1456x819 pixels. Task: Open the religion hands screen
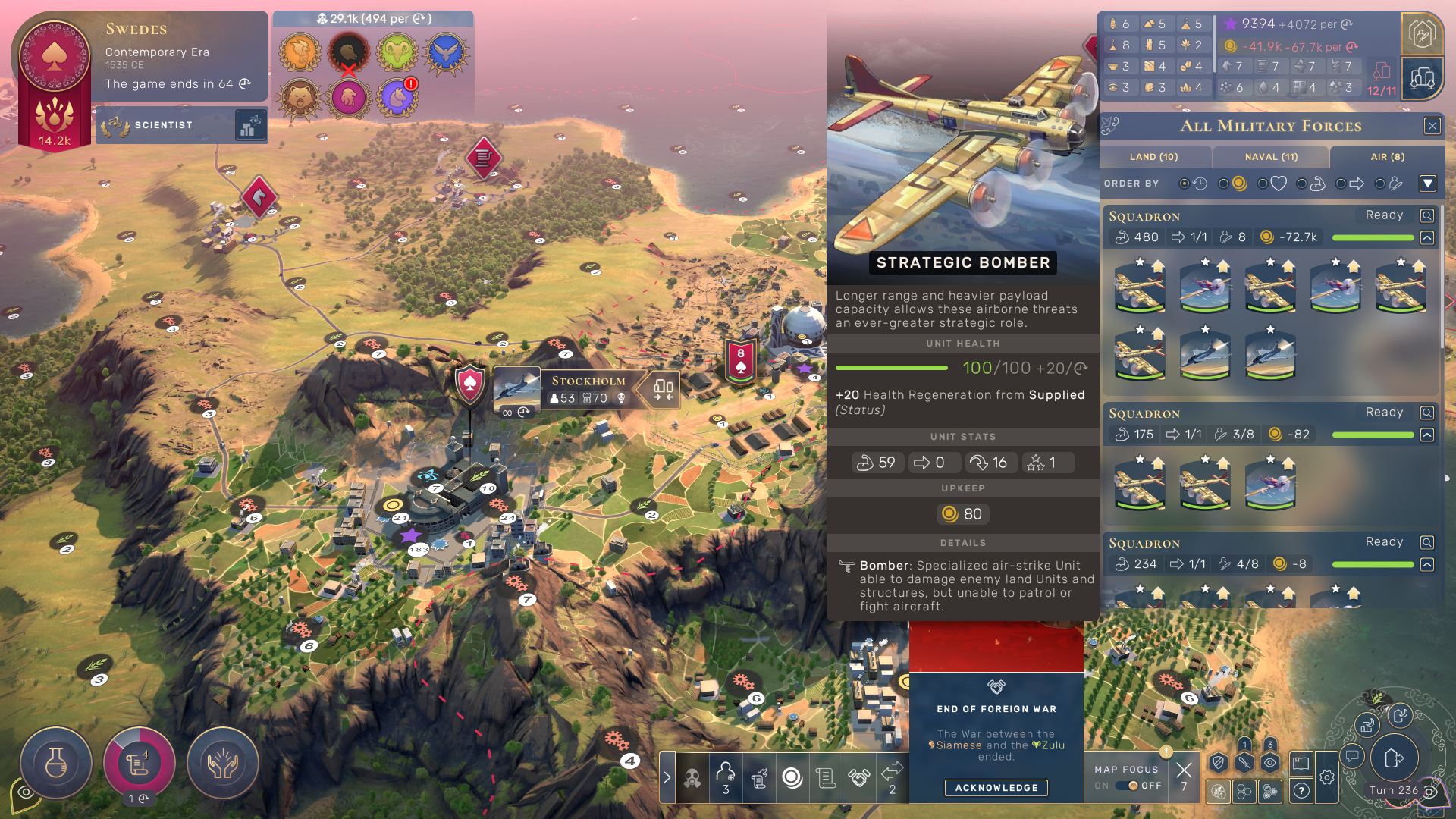222,763
